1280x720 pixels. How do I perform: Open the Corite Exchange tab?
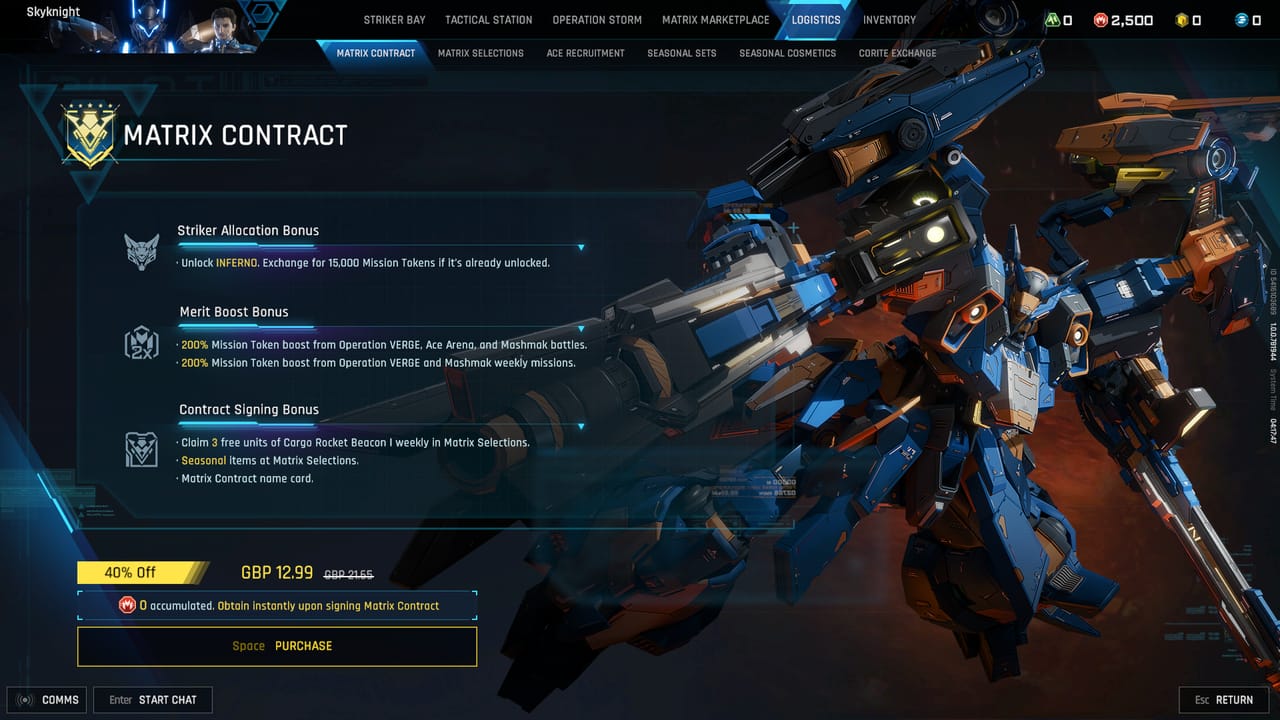(x=897, y=53)
